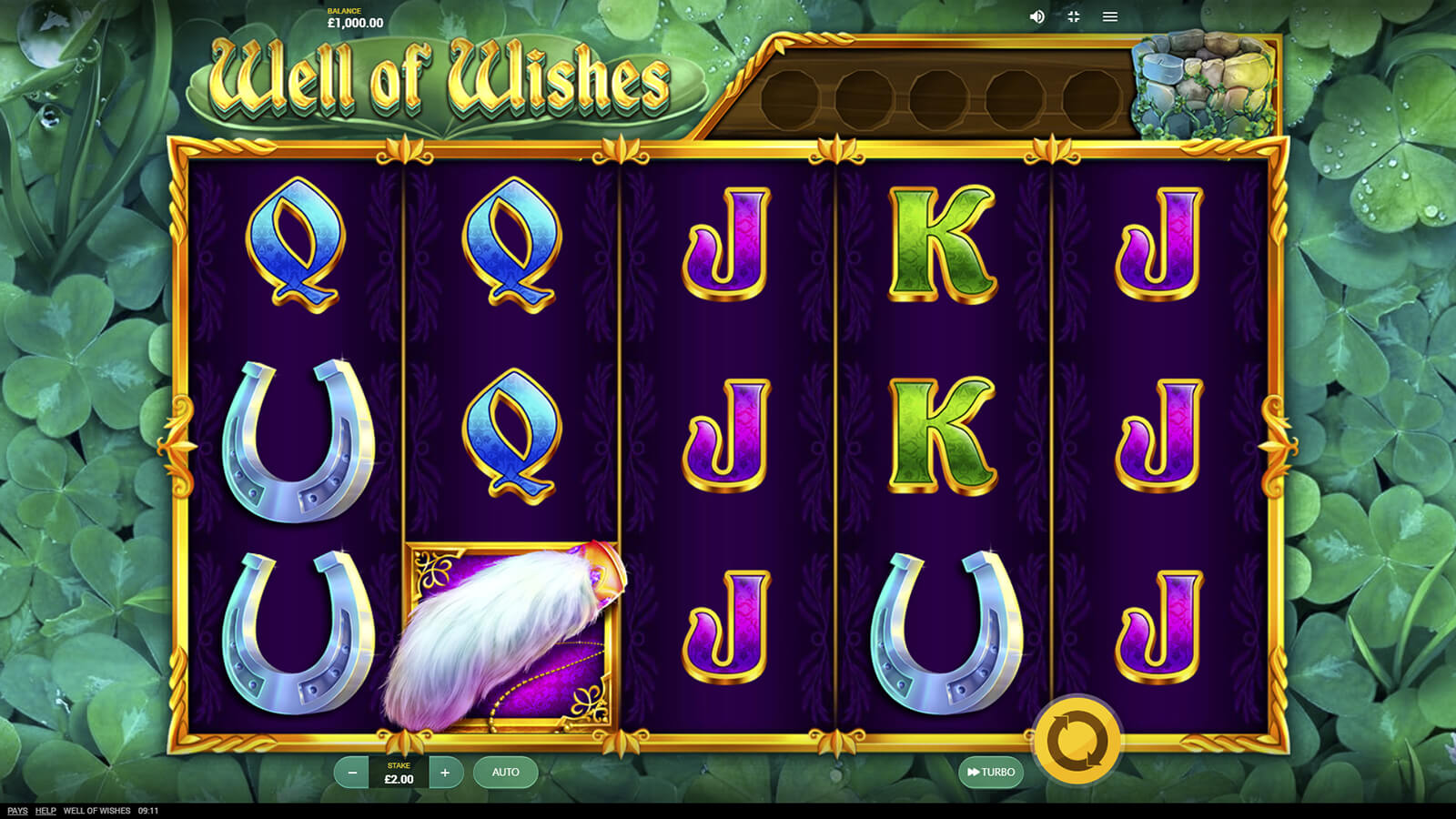Increase the stake with the plus button

click(x=445, y=773)
